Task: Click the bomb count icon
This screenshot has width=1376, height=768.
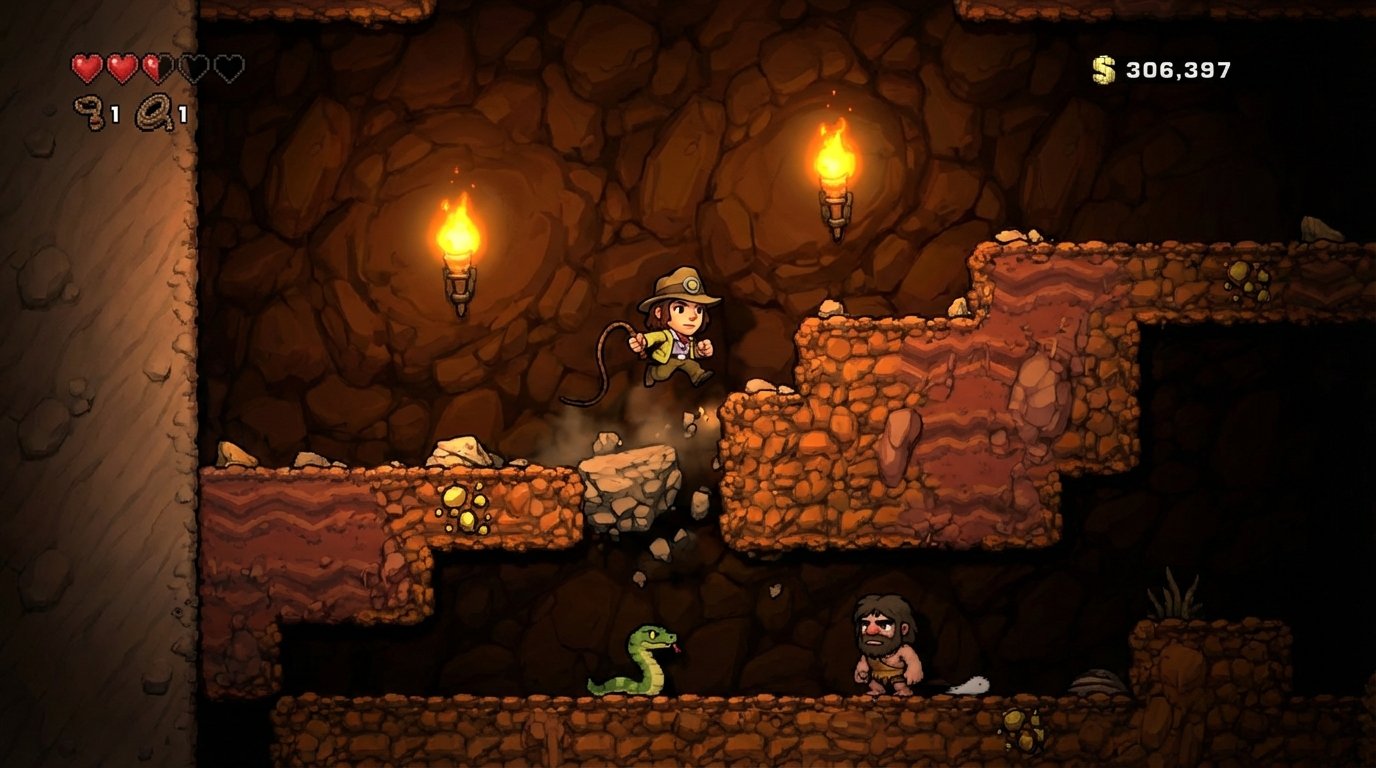Action: coord(88,110)
